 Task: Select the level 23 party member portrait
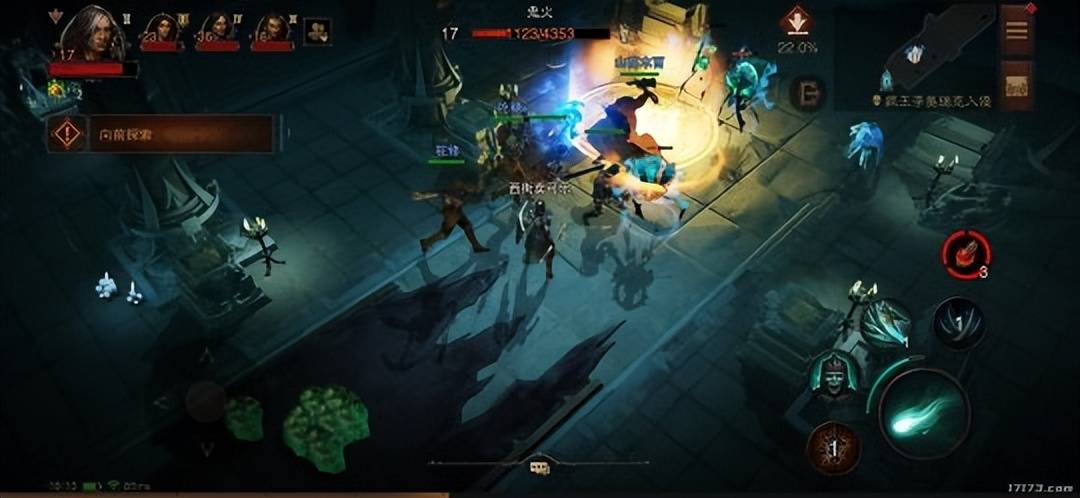[x=162, y=32]
